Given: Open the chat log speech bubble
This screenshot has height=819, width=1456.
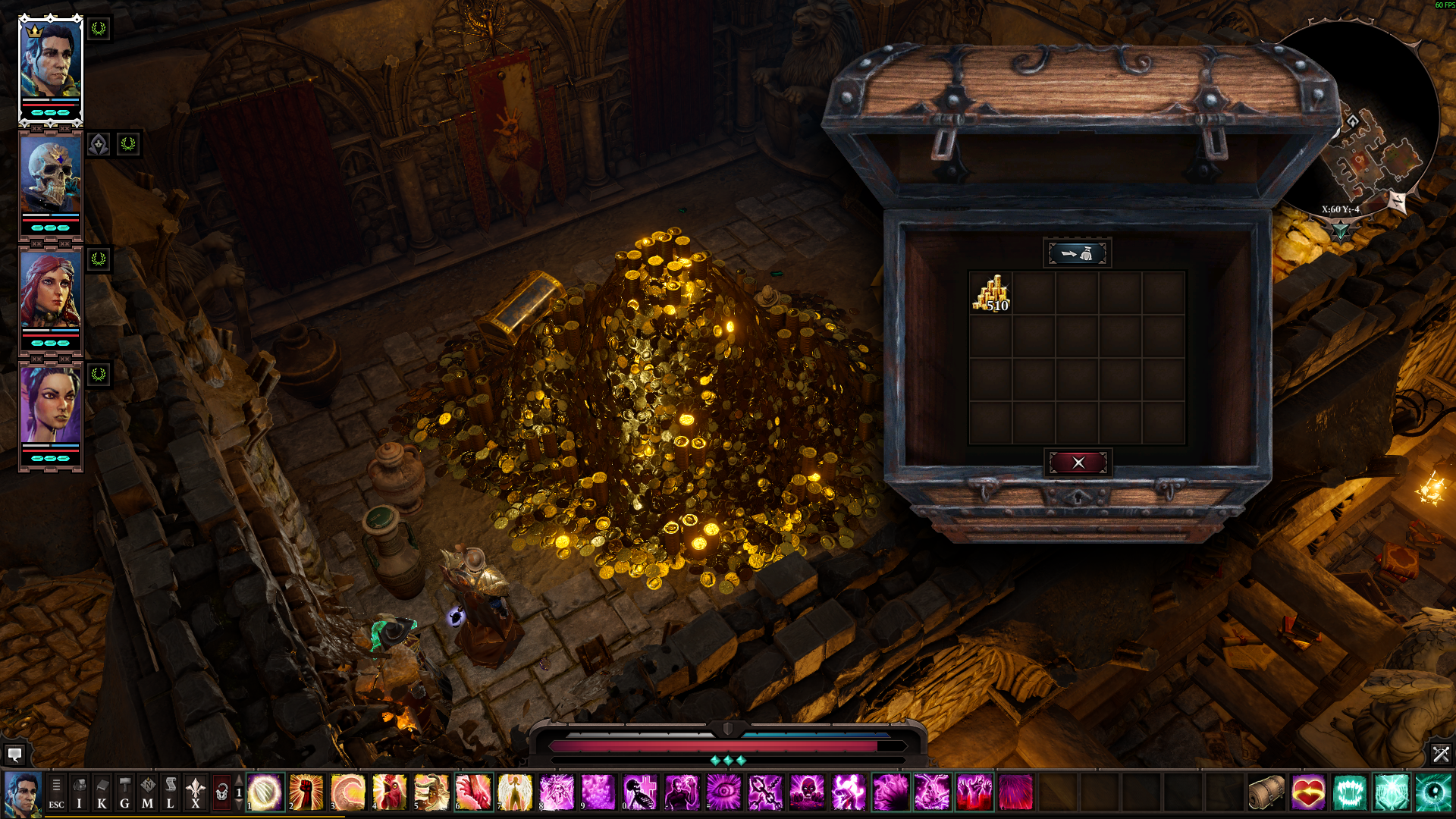Looking at the screenshot, I should (14, 755).
